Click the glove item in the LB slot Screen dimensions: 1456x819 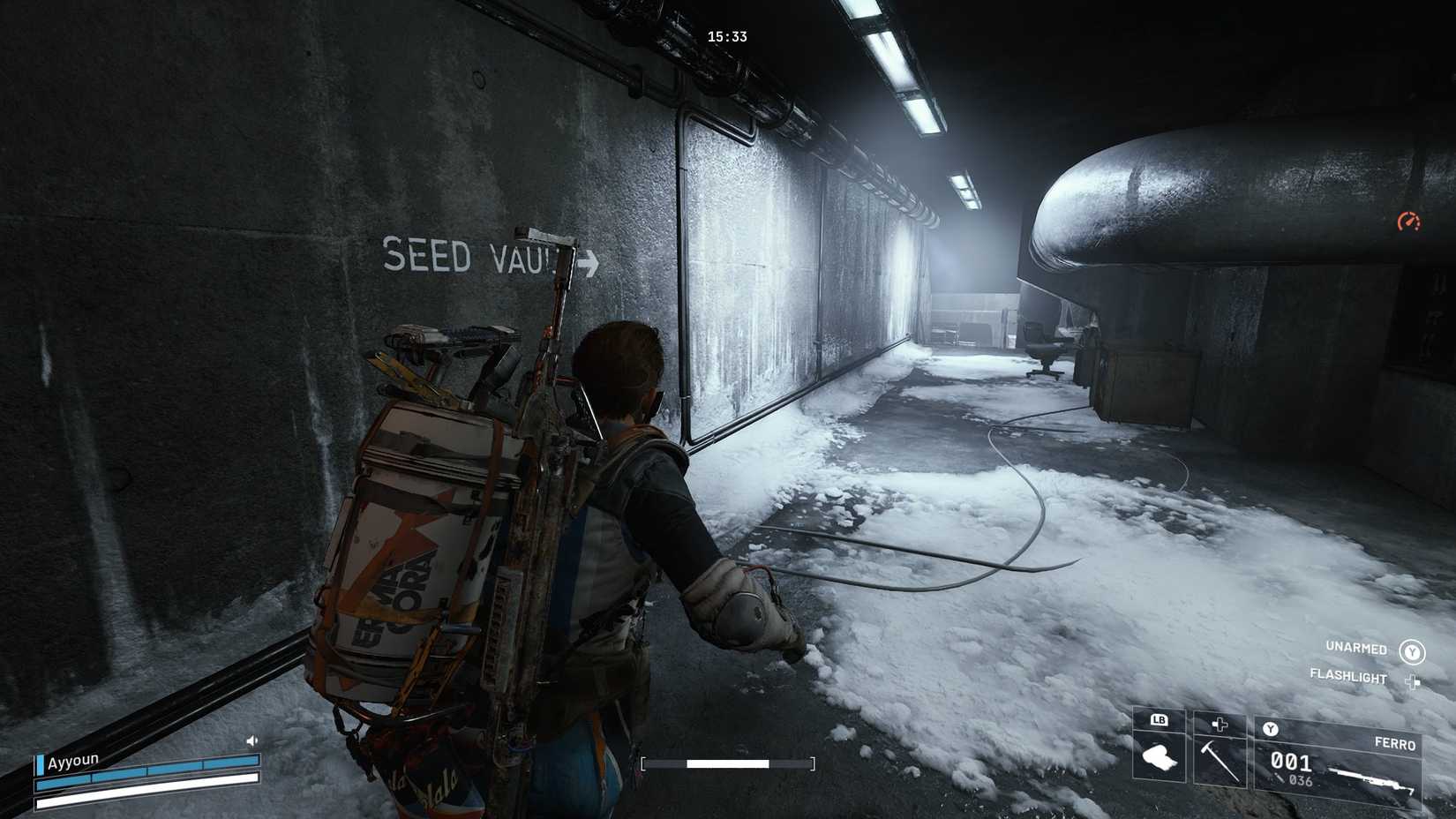1162,759
